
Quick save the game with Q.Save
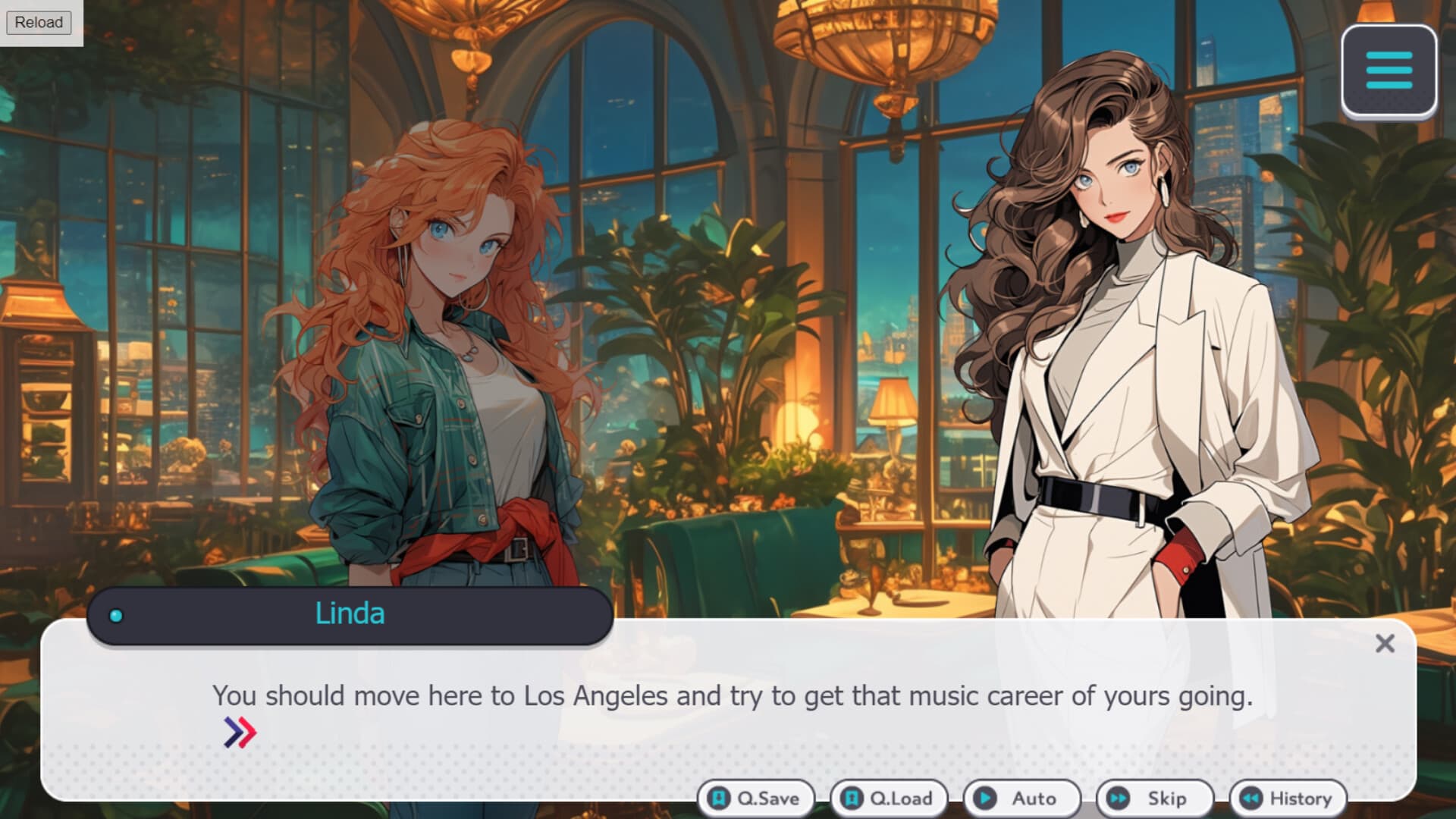tap(755, 798)
